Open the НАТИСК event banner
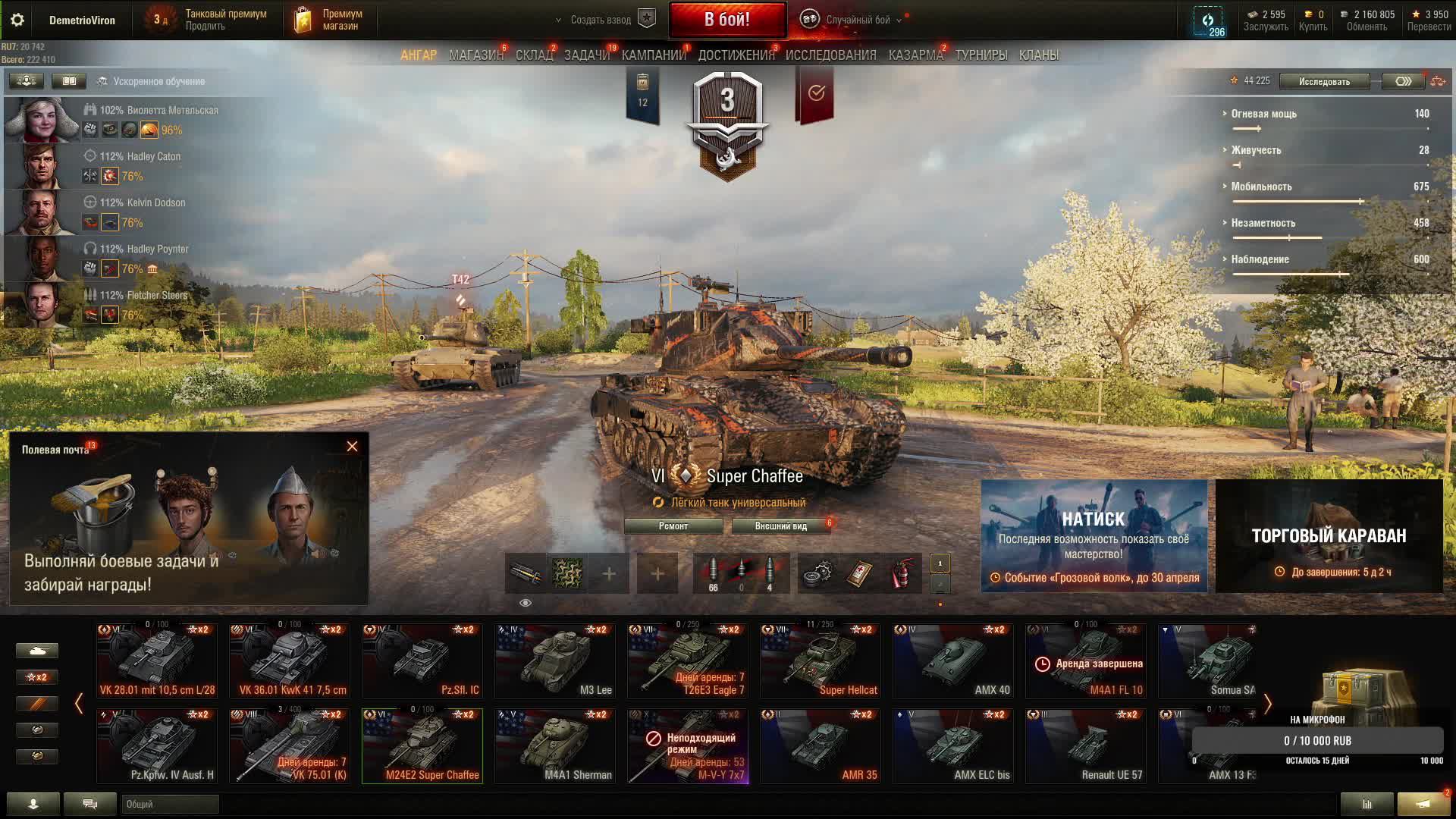 [1094, 535]
